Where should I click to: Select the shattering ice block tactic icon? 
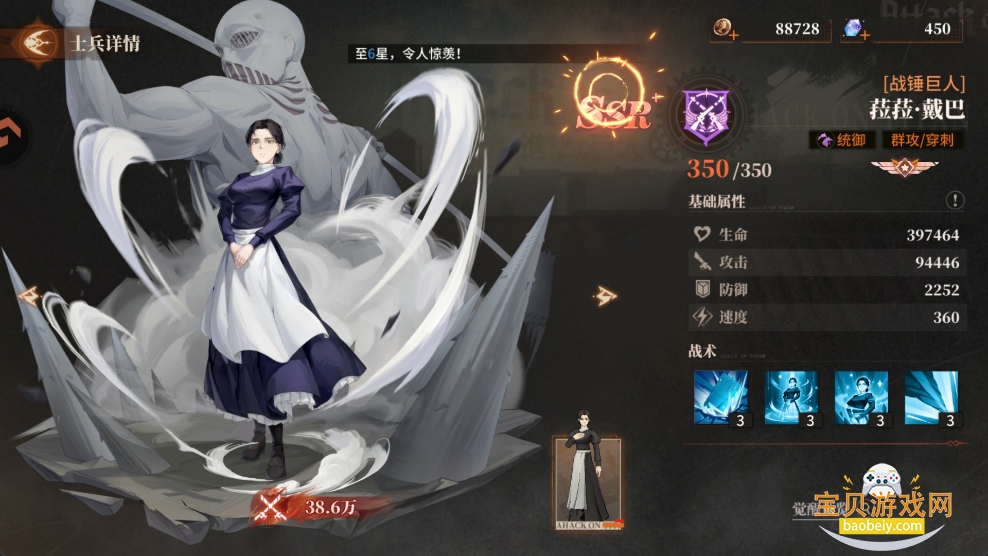720,397
